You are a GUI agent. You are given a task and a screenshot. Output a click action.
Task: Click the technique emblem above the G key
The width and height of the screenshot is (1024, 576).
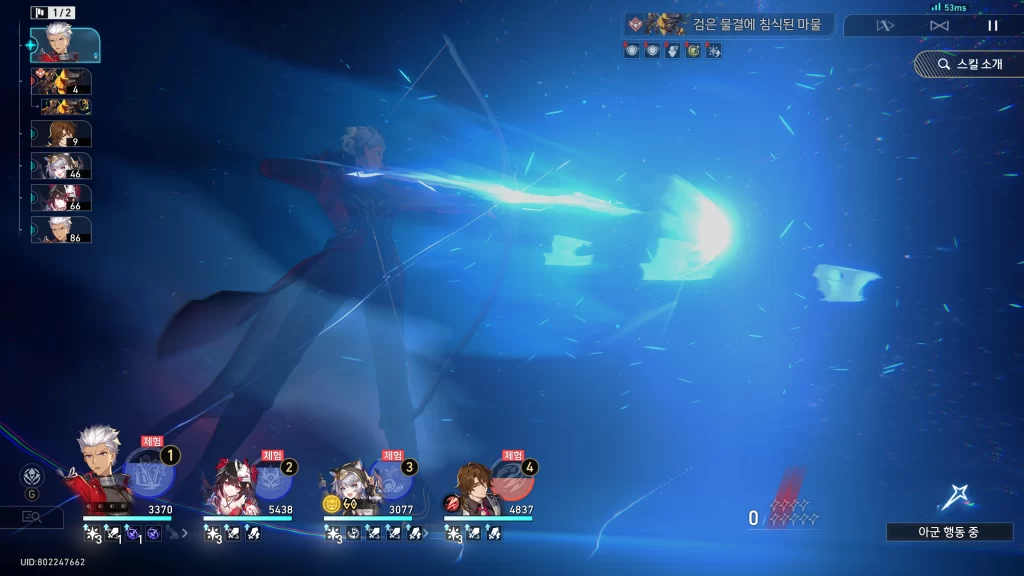pyautogui.click(x=32, y=475)
